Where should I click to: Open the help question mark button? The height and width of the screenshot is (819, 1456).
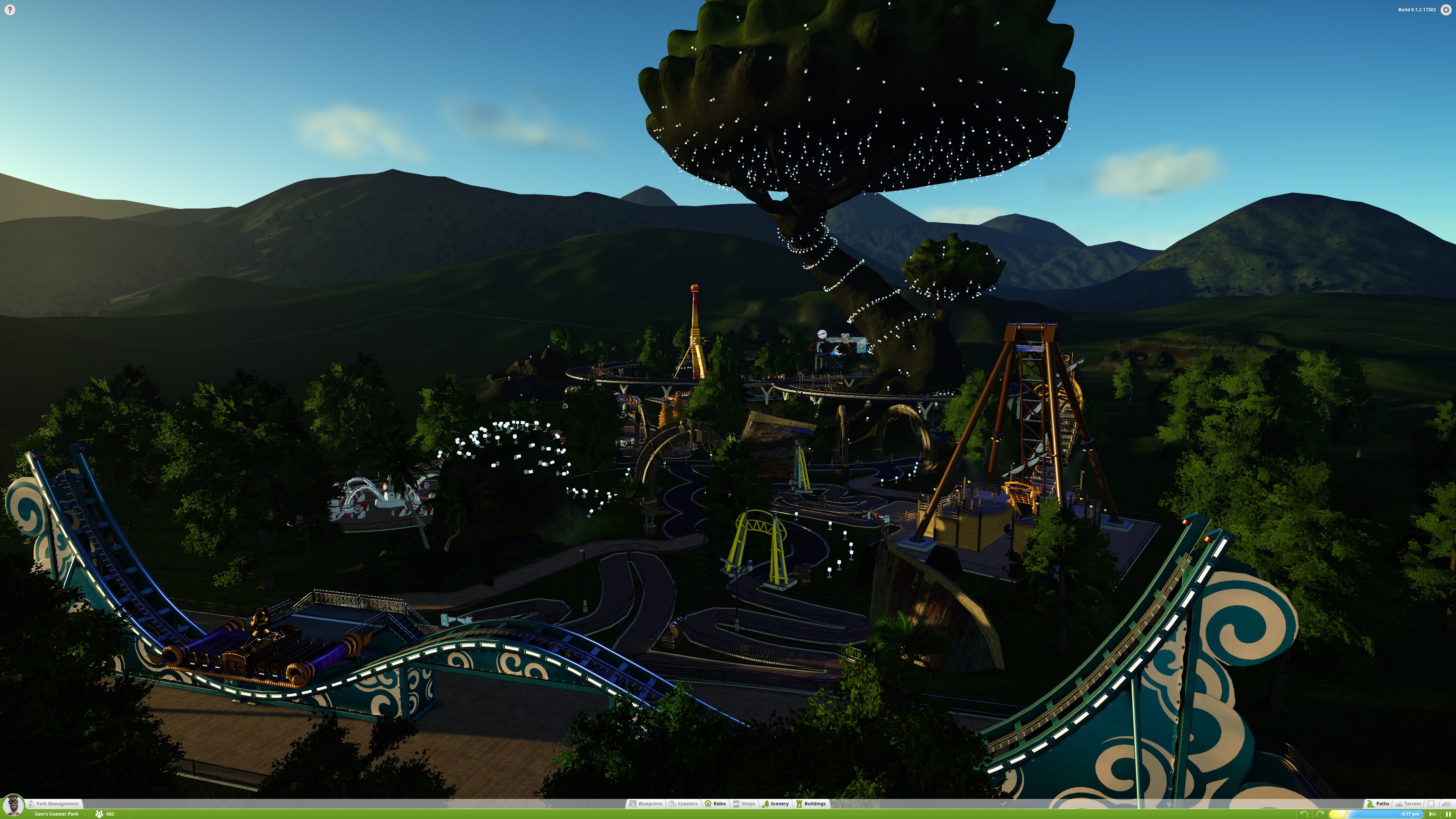point(9,9)
